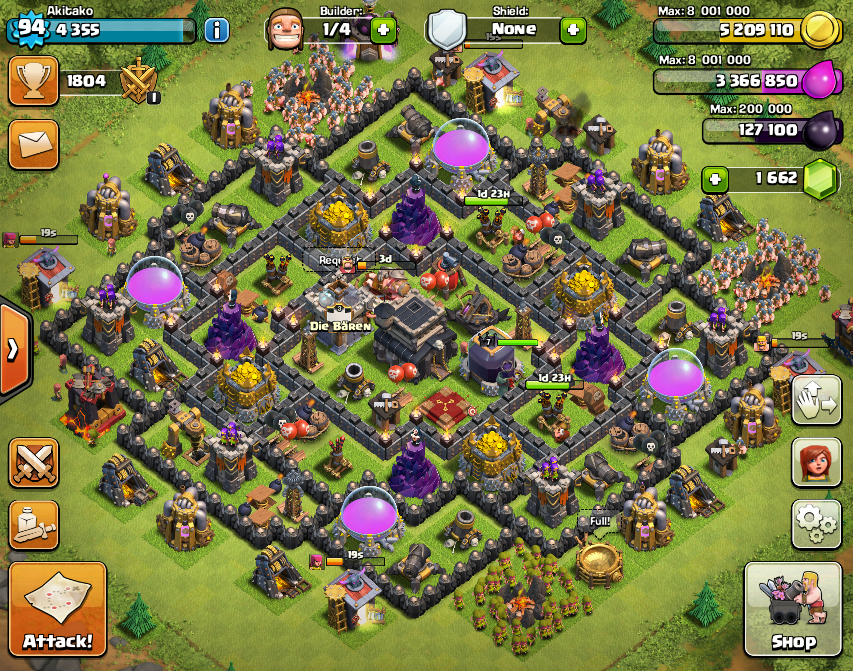Open the crossed swords war menu

click(33, 464)
